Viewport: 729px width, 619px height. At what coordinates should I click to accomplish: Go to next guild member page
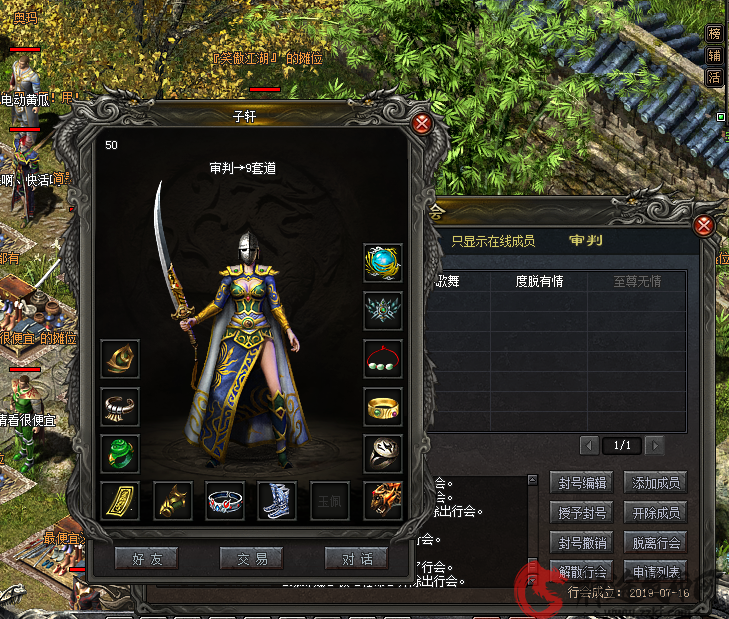tap(655, 445)
